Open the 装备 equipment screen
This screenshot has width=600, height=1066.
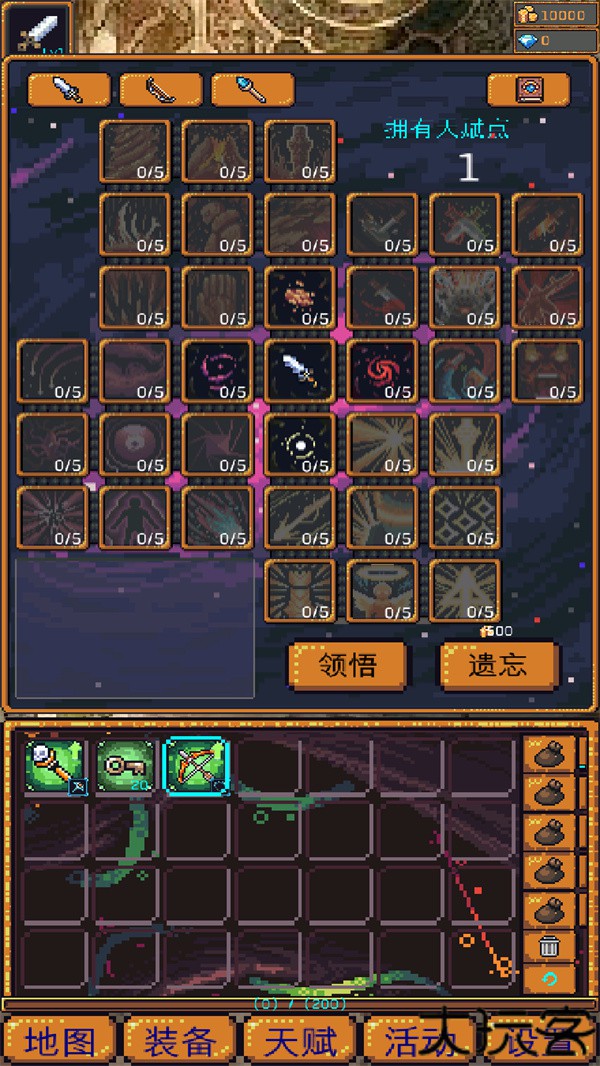point(180,1041)
